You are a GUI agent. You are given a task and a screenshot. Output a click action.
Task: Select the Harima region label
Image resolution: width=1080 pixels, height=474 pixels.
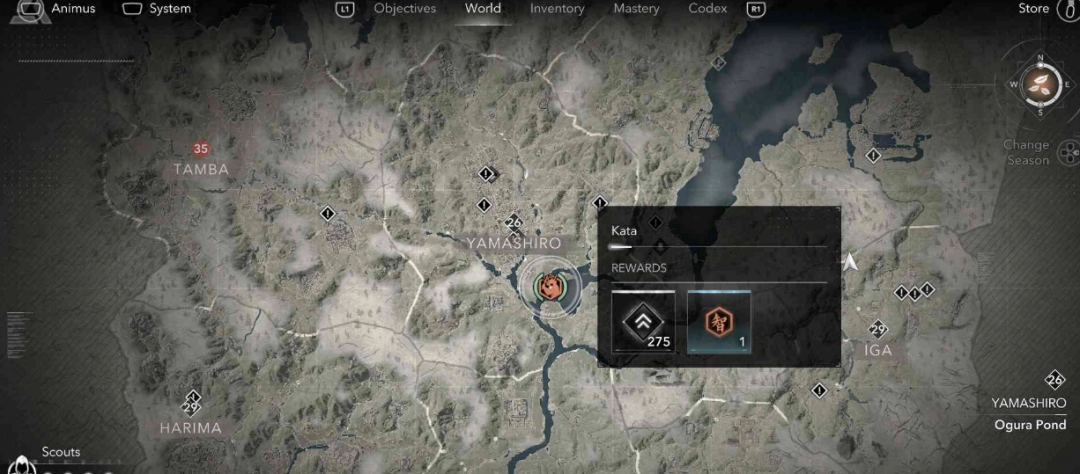point(190,428)
